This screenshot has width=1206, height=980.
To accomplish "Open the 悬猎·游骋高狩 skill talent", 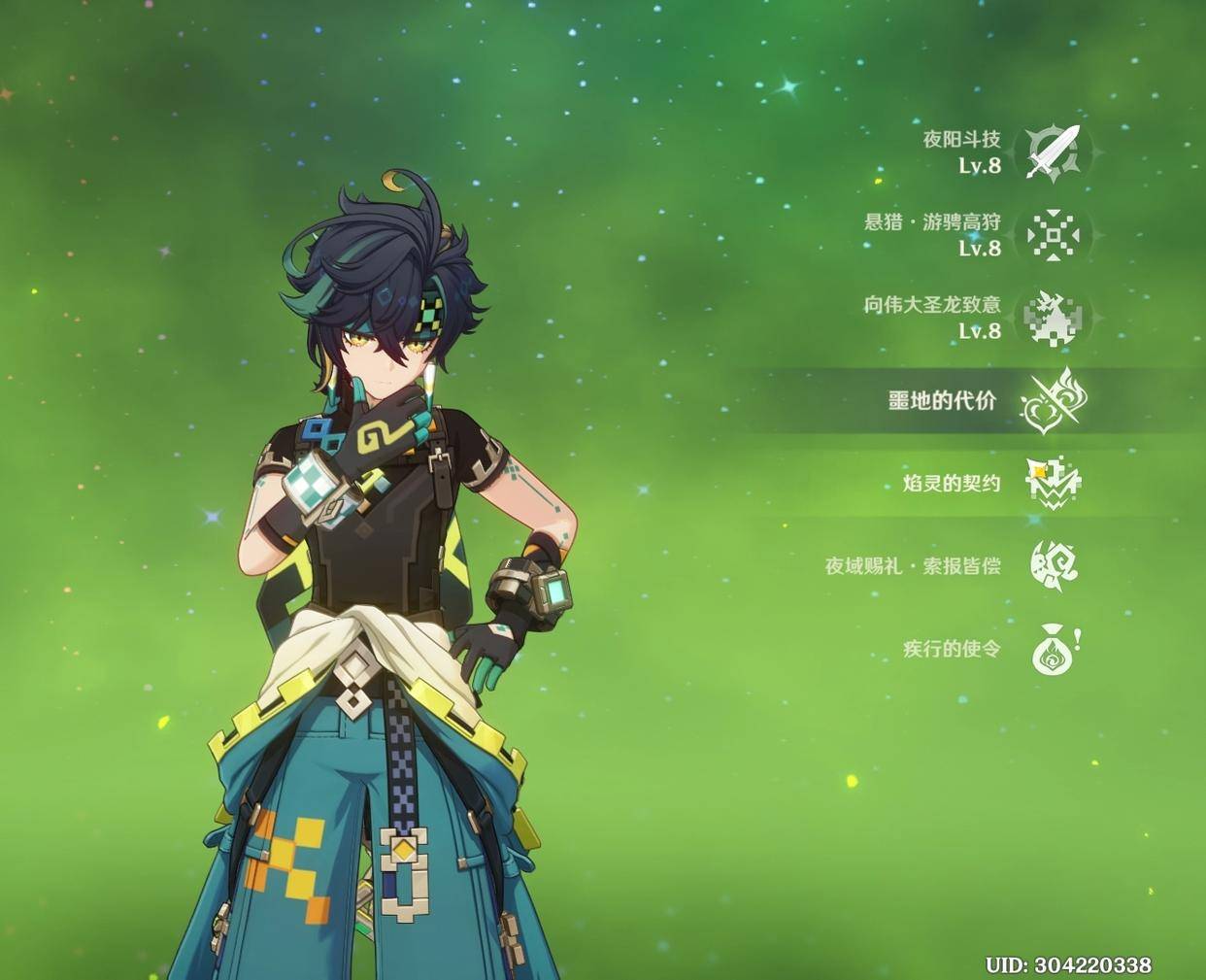I will [1054, 235].
